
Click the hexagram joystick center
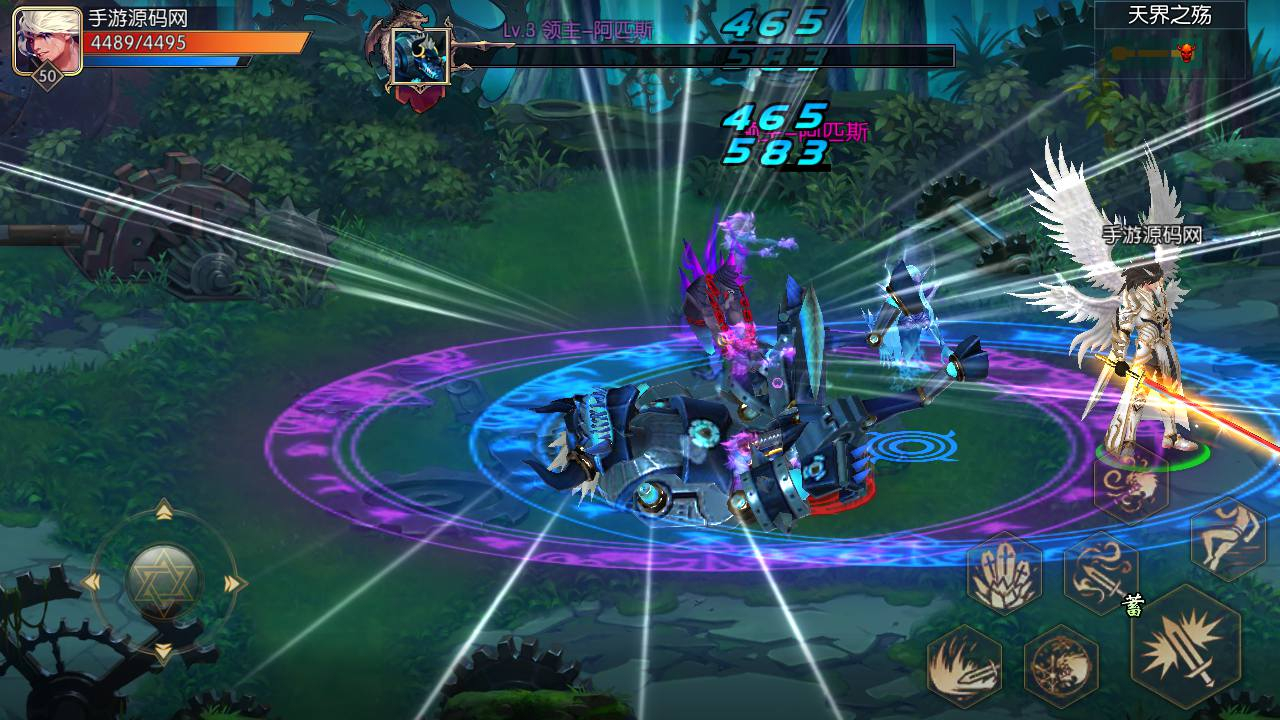164,581
